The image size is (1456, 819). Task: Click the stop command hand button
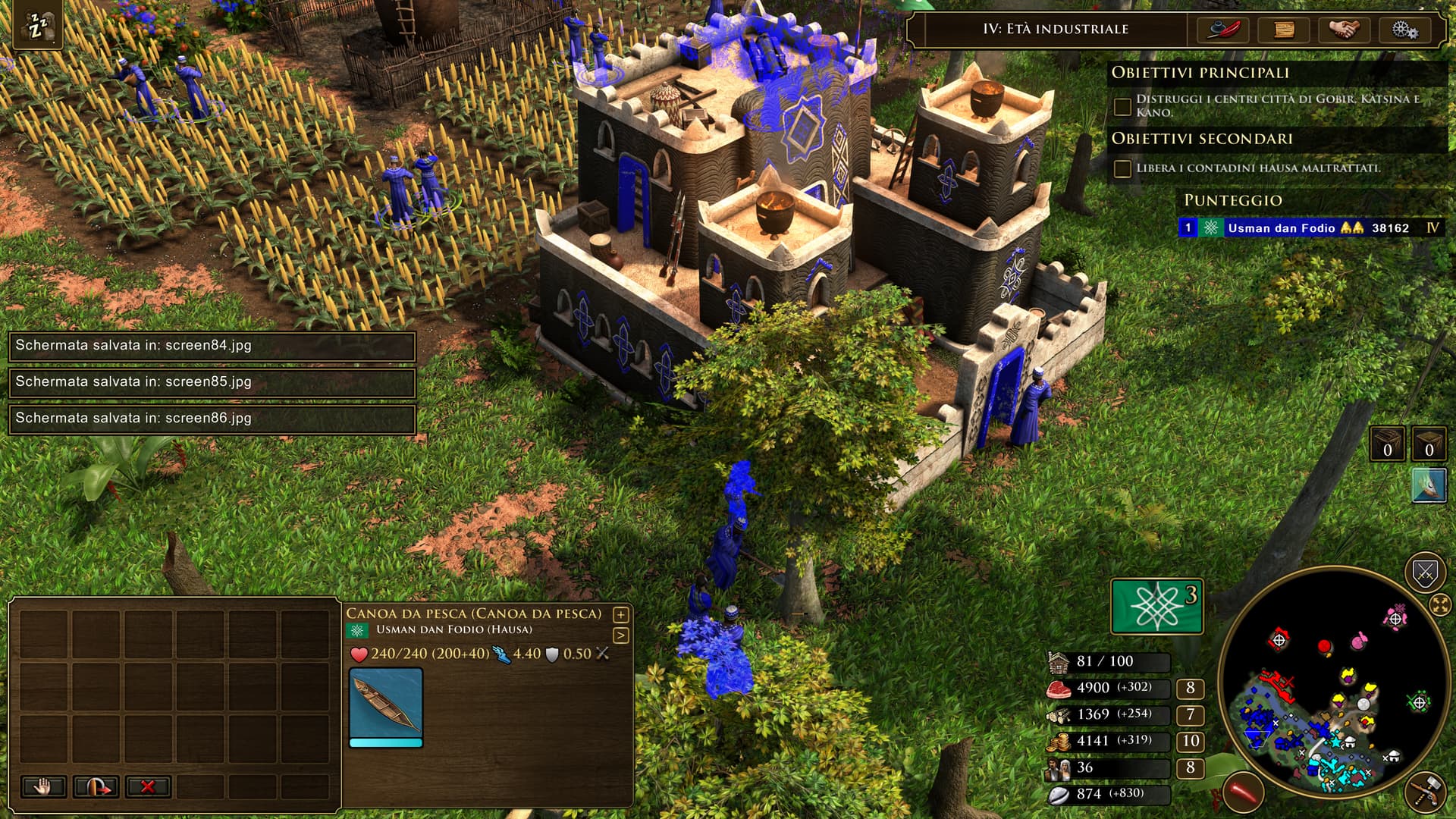click(43, 786)
